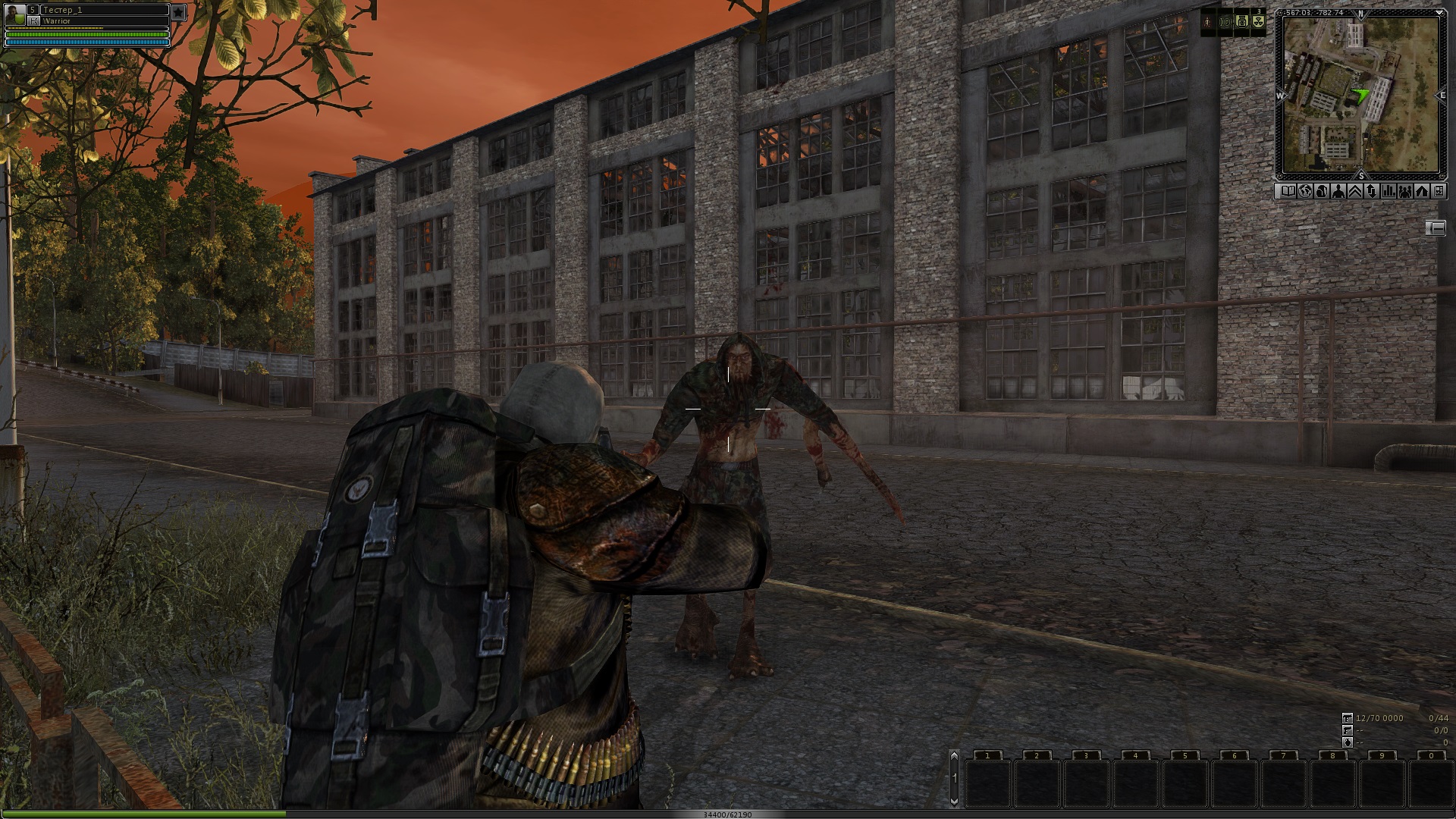Open the world map globe icon

[1305, 192]
